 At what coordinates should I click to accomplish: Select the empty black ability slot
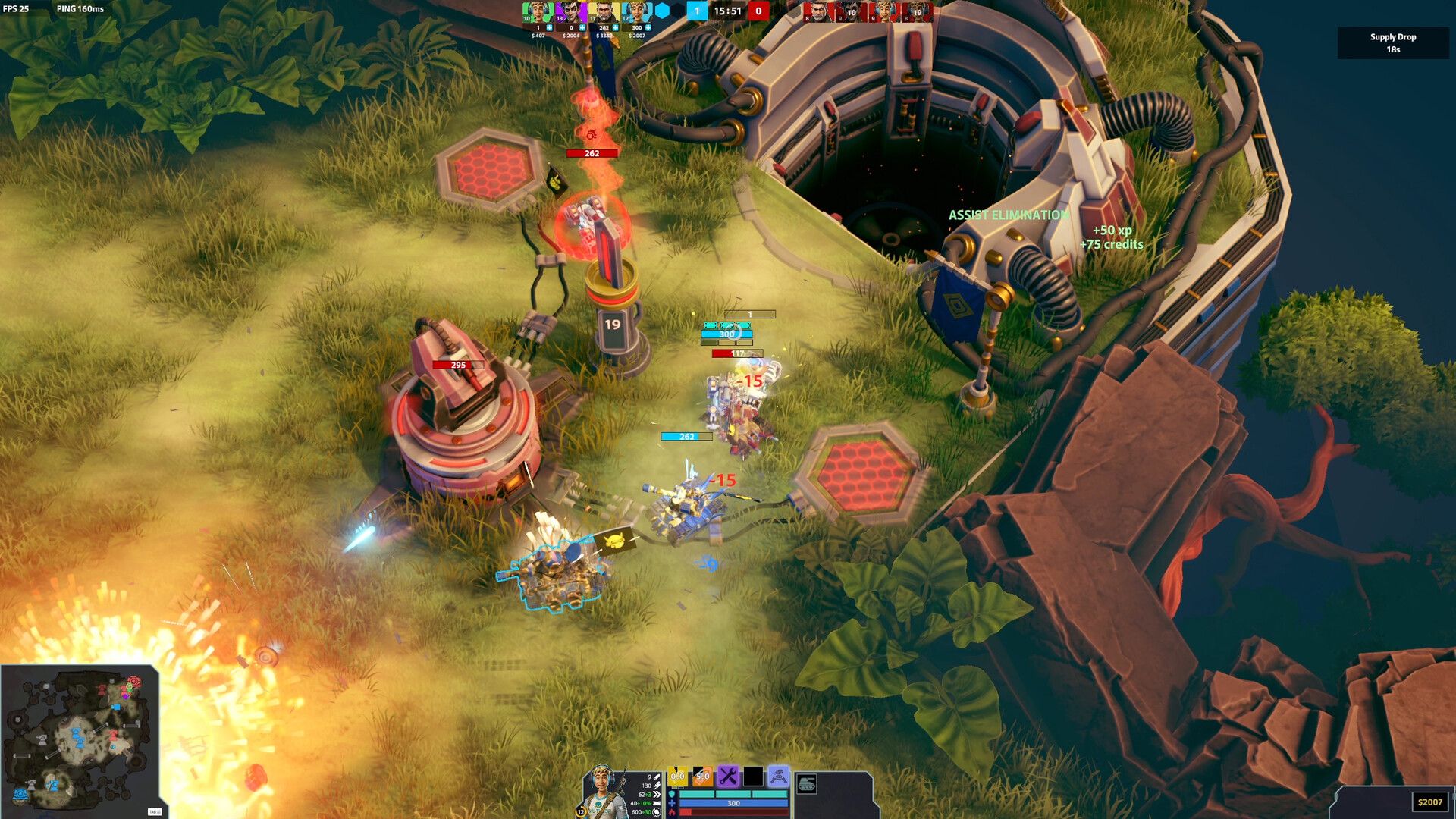coord(753,777)
